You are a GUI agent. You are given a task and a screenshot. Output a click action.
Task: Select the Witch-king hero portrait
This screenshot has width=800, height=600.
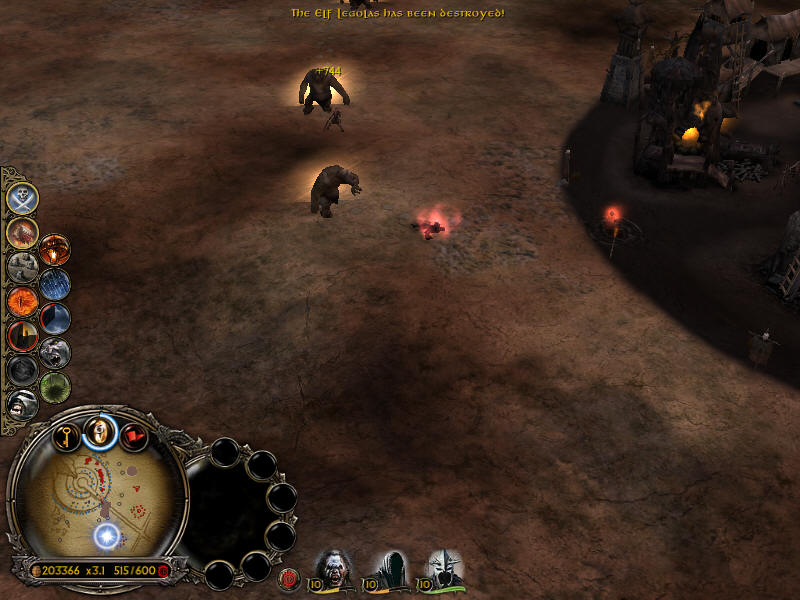coord(444,567)
